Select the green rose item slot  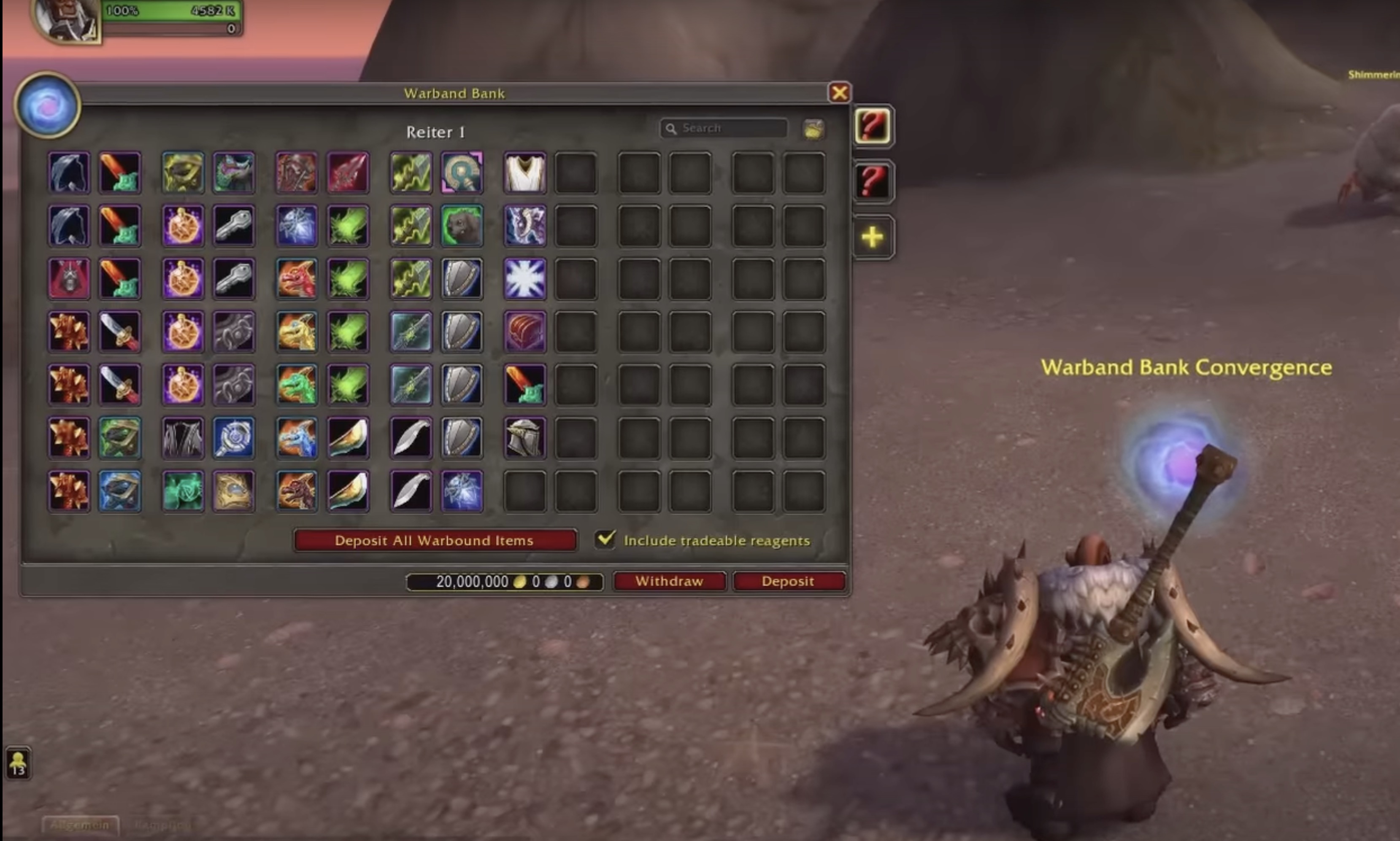click(x=183, y=491)
